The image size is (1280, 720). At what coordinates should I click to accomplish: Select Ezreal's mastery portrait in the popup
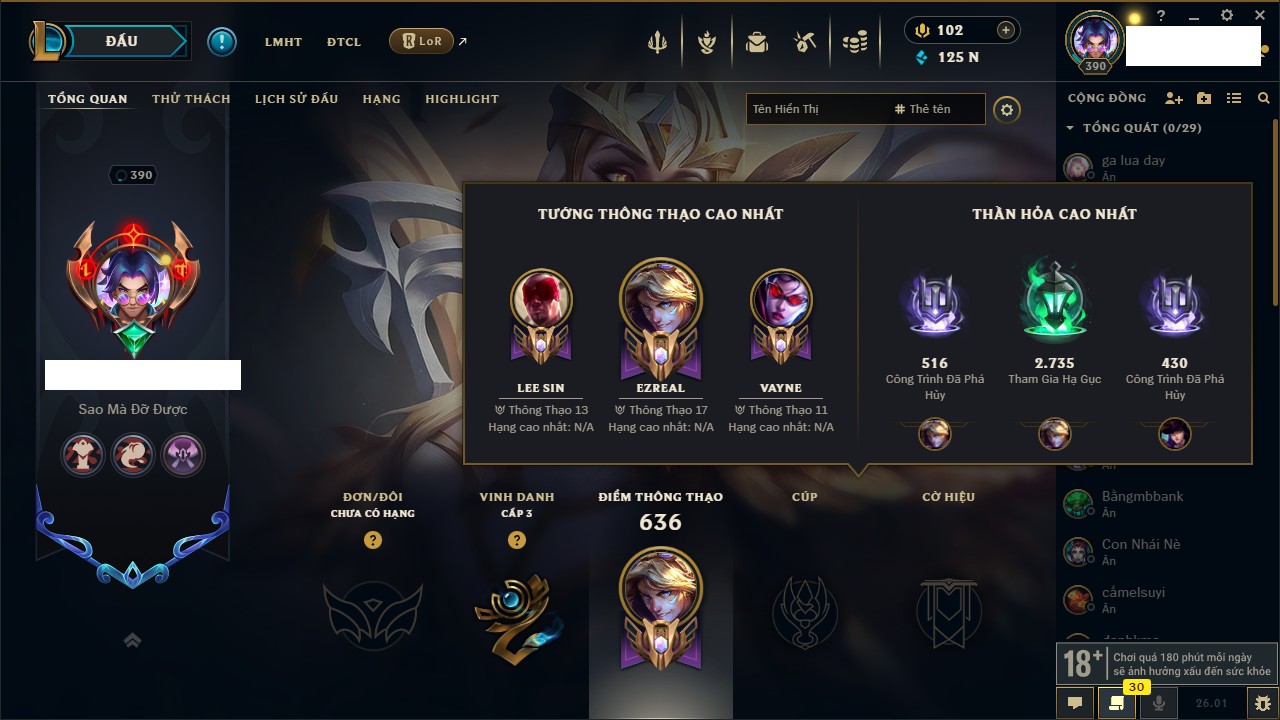tap(660, 303)
